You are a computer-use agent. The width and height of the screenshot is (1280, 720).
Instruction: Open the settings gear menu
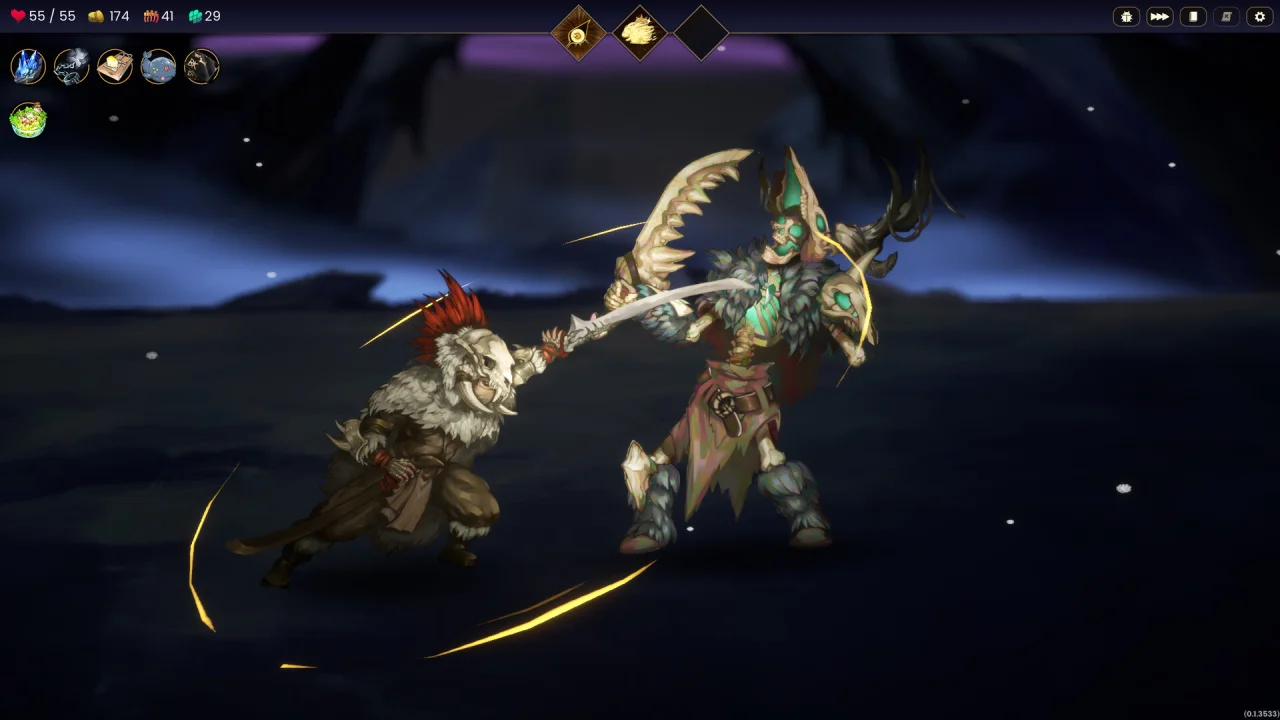(x=1259, y=17)
